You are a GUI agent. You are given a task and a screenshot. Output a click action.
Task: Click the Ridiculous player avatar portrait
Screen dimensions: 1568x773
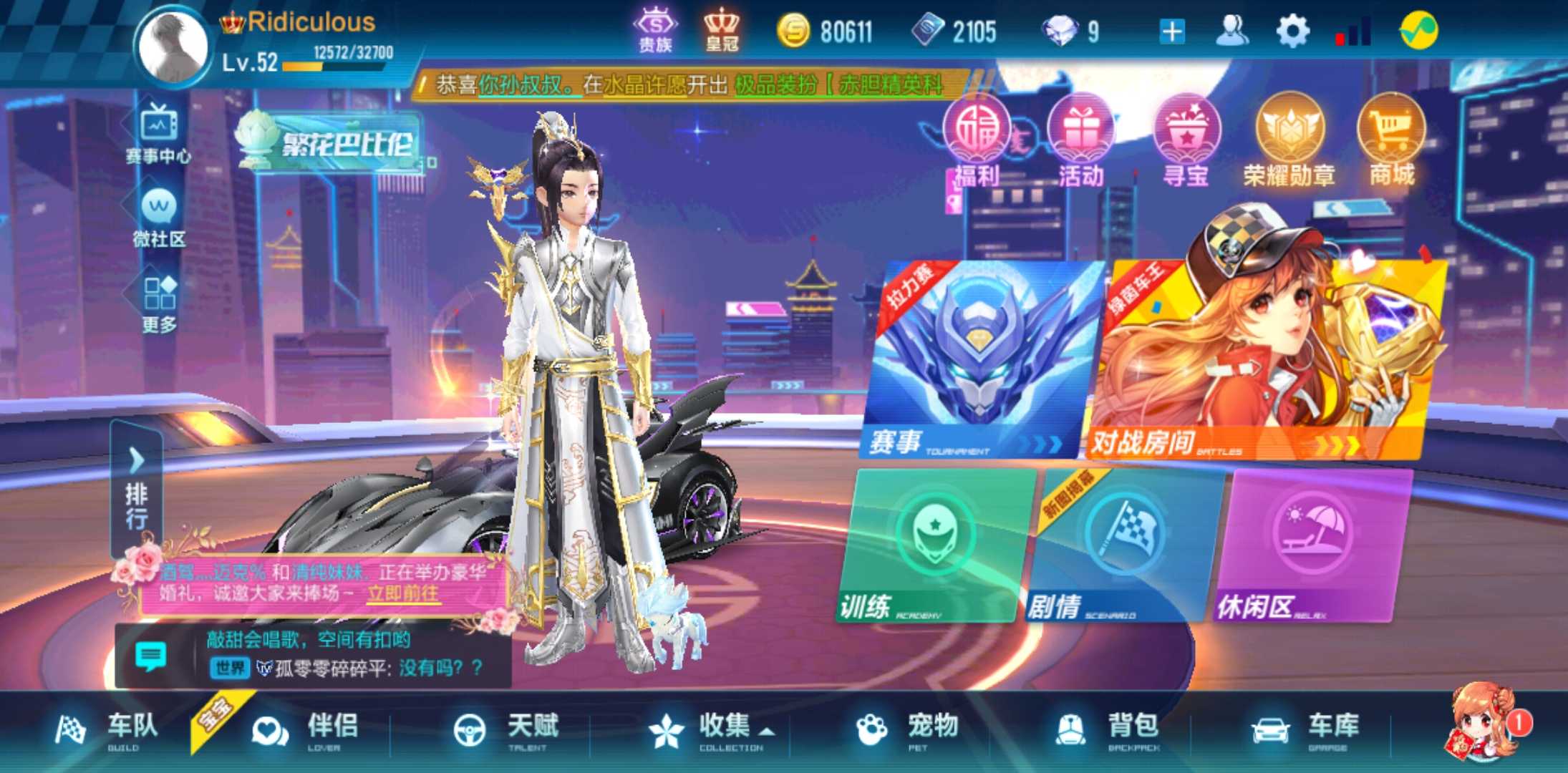[172, 44]
